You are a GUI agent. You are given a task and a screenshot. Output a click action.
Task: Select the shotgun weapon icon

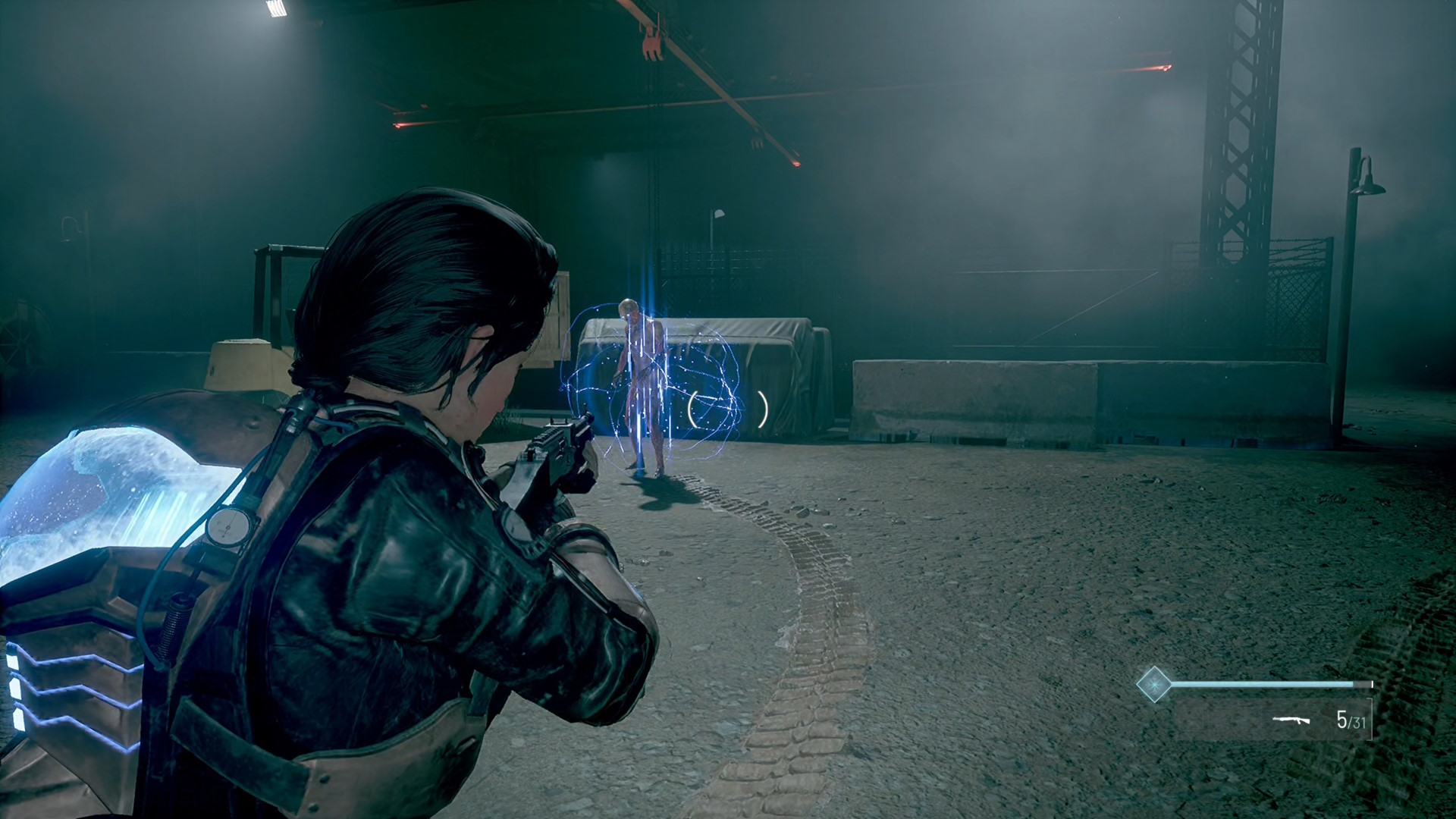1291,719
